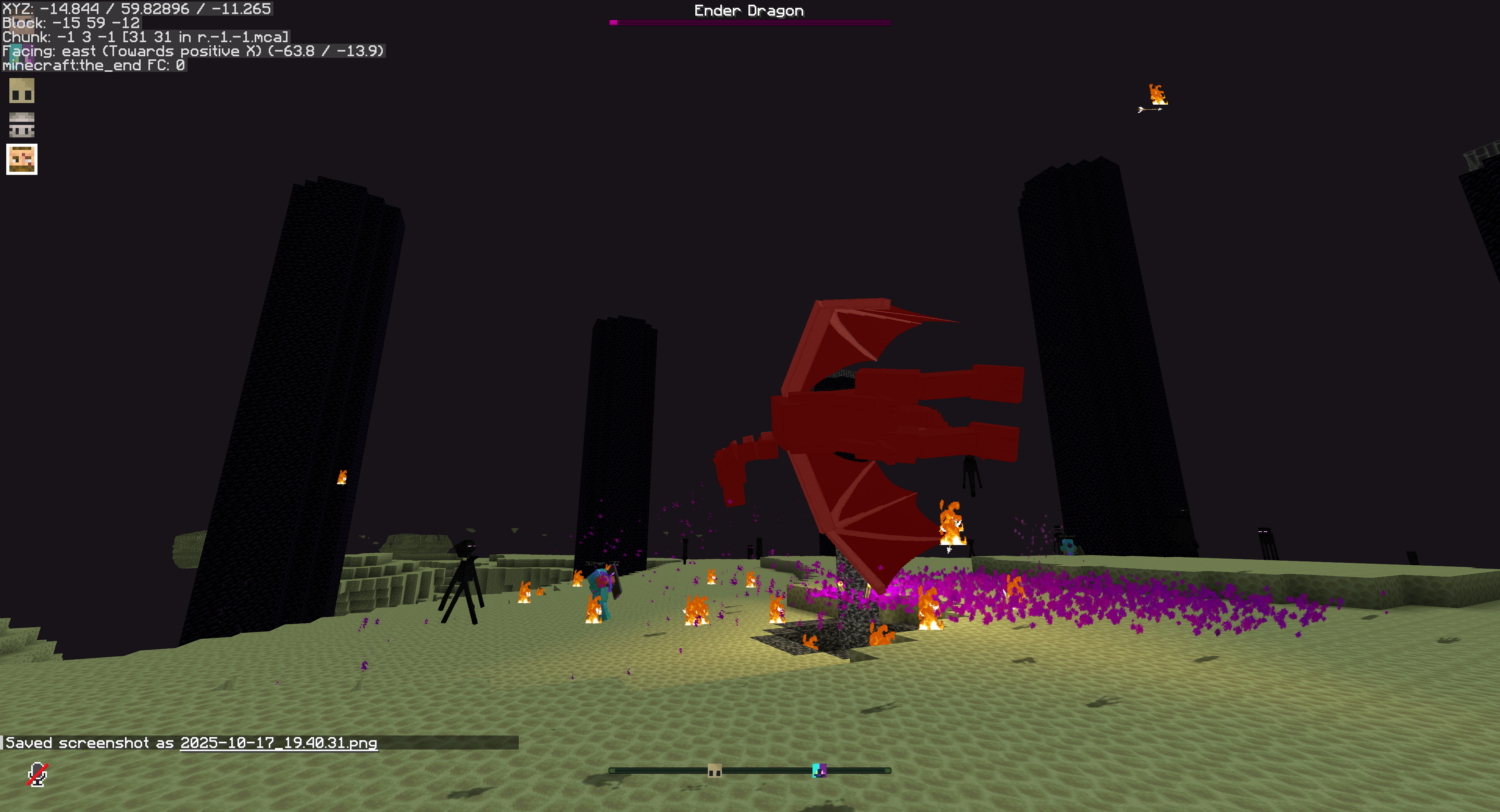
Task: Click the tan head marker on locator bar
Action: [714, 771]
